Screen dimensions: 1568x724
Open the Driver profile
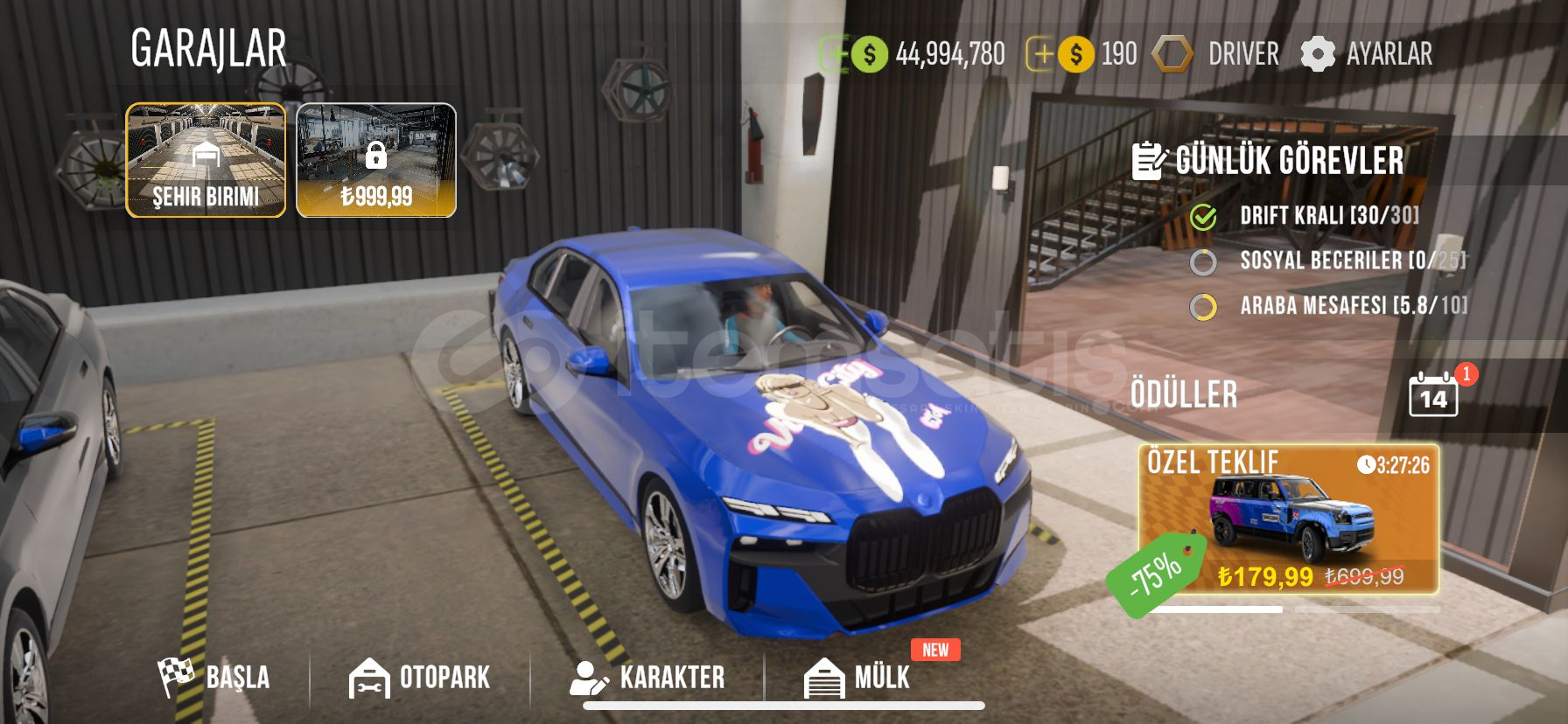click(x=1216, y=54)
